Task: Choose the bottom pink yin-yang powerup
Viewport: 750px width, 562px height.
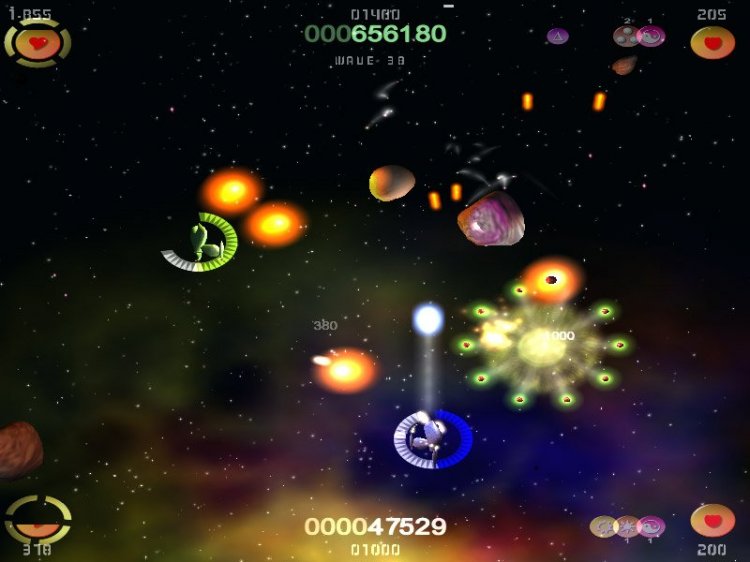Action: click(651, 526)
